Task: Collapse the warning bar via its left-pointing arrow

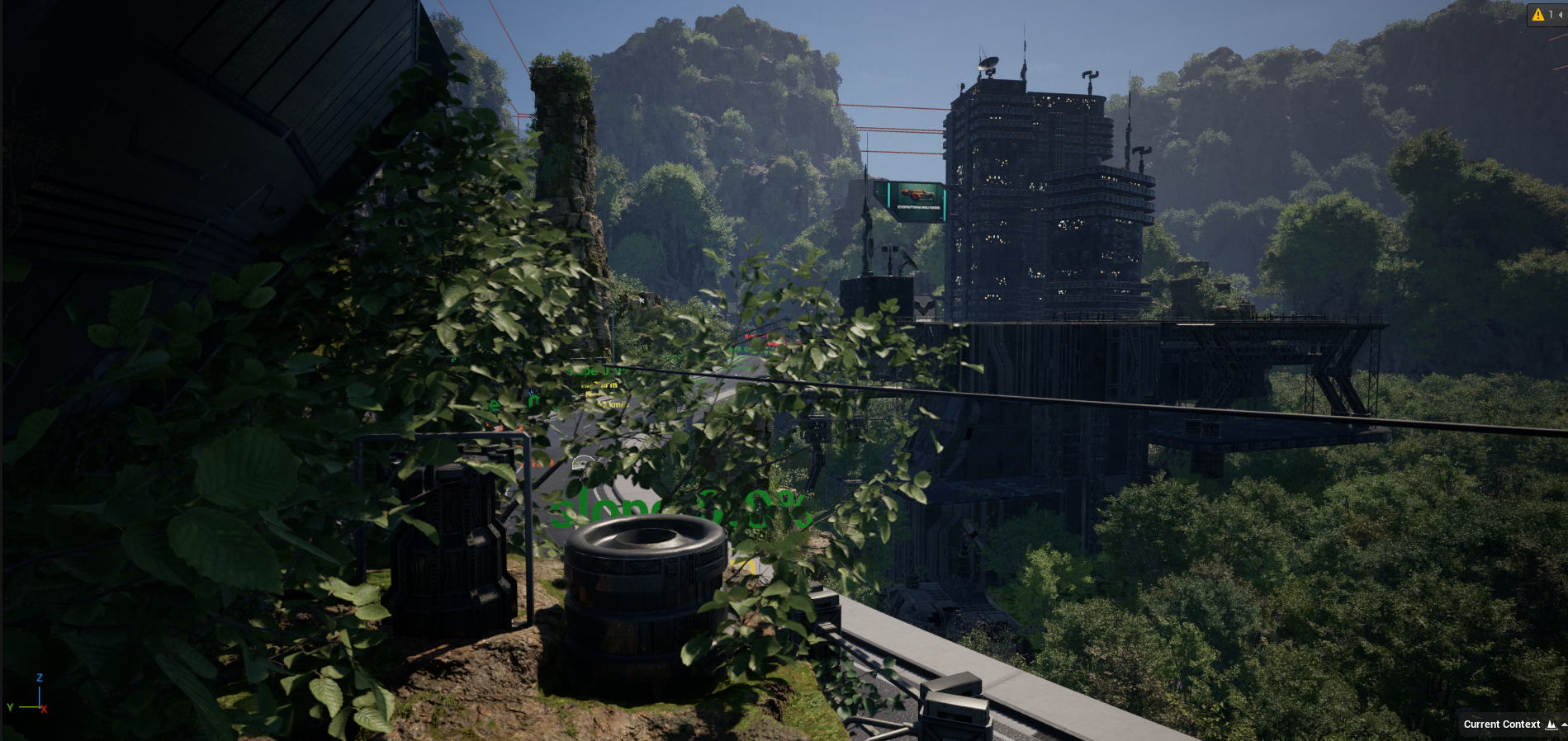Action: tap(1561, 15)
